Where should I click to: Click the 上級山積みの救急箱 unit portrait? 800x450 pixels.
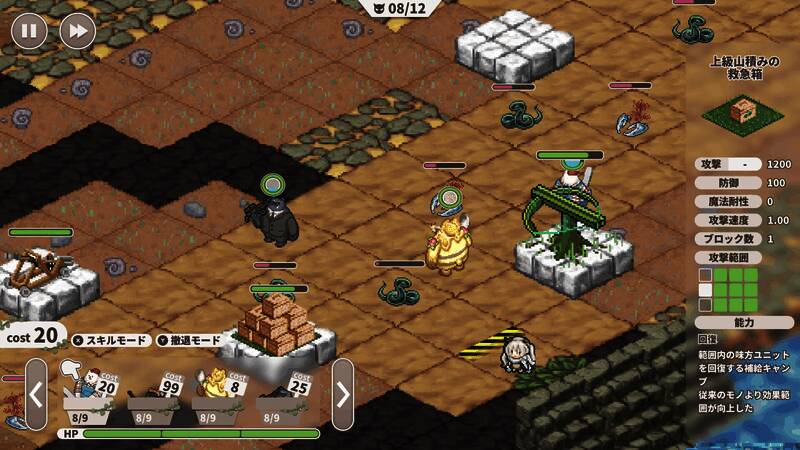pos(744,111)
